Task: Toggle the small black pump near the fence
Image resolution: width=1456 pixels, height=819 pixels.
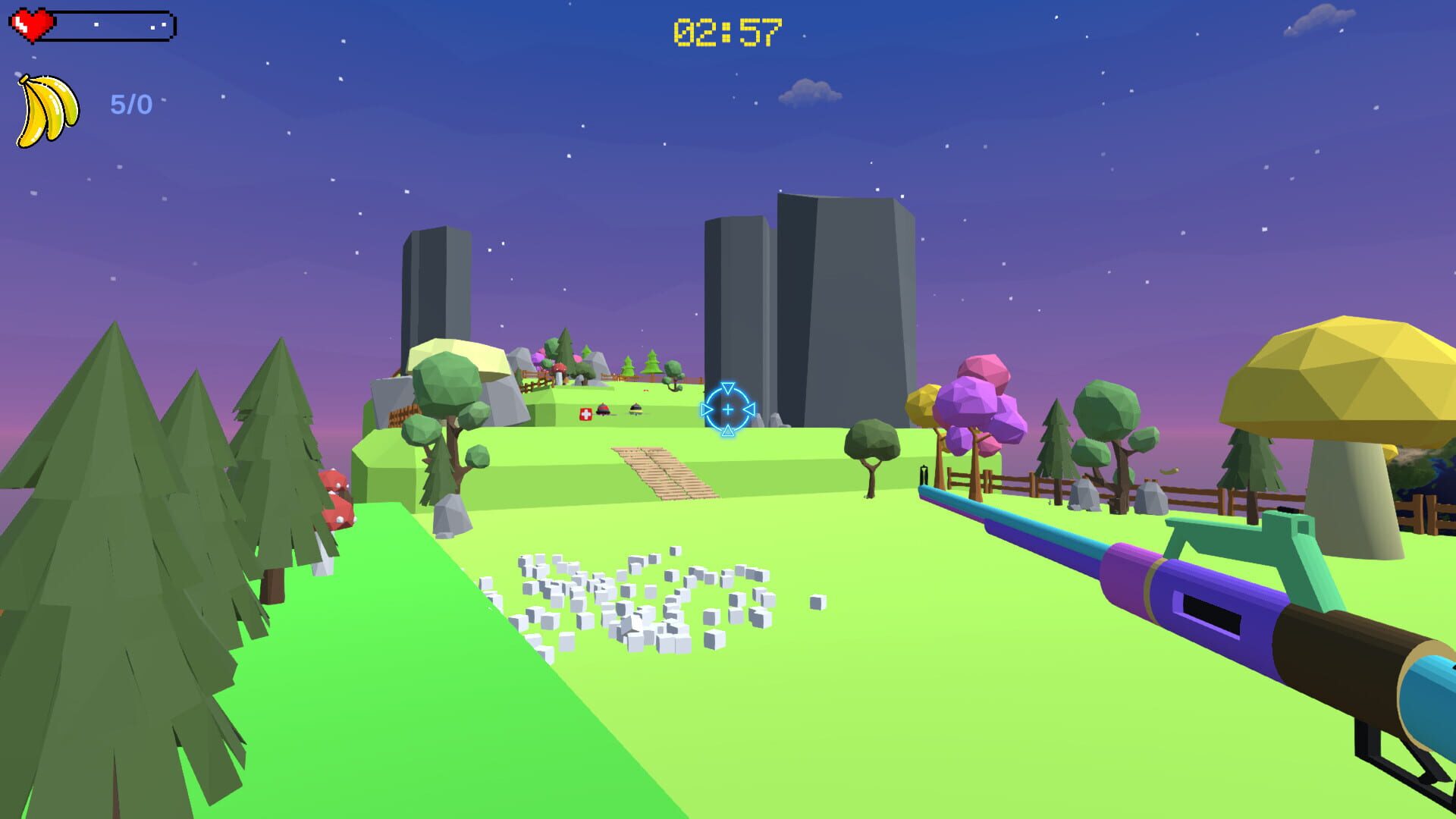Action: tap(924, 474)
